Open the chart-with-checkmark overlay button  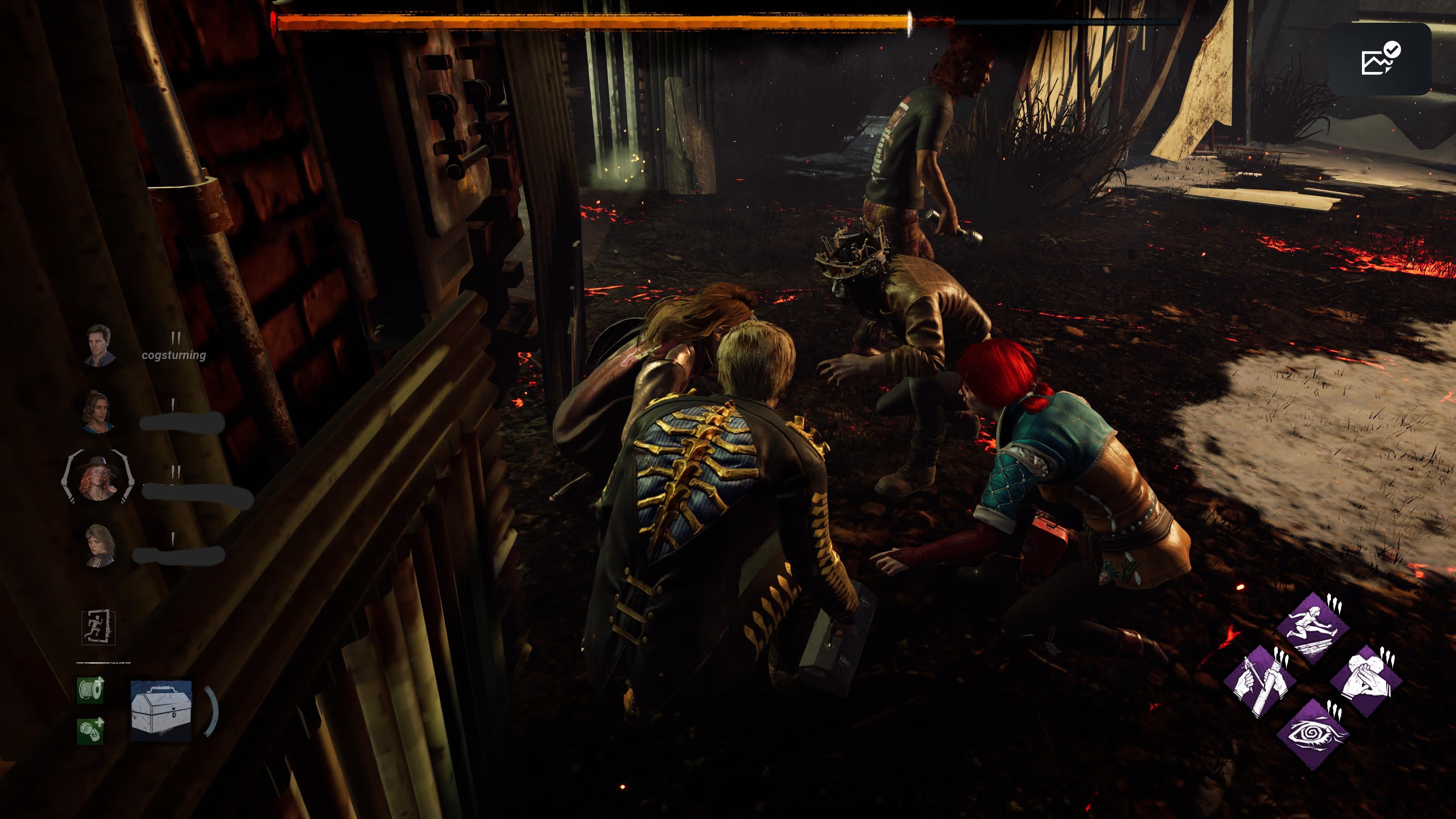1379,59
